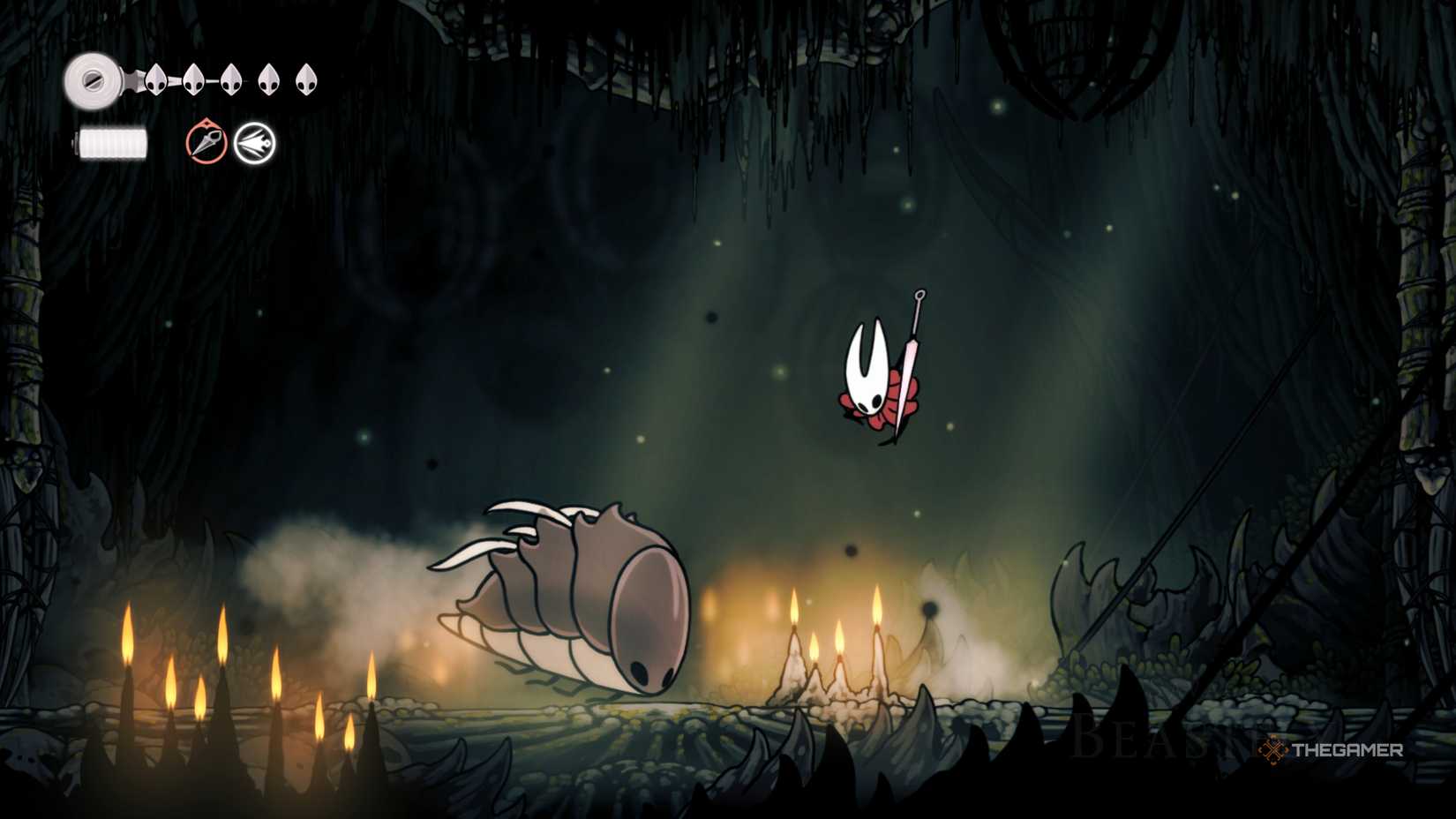Click Hornet holding her needle
This screenshot has height=819, width=1456.
[x=874, y=379]
